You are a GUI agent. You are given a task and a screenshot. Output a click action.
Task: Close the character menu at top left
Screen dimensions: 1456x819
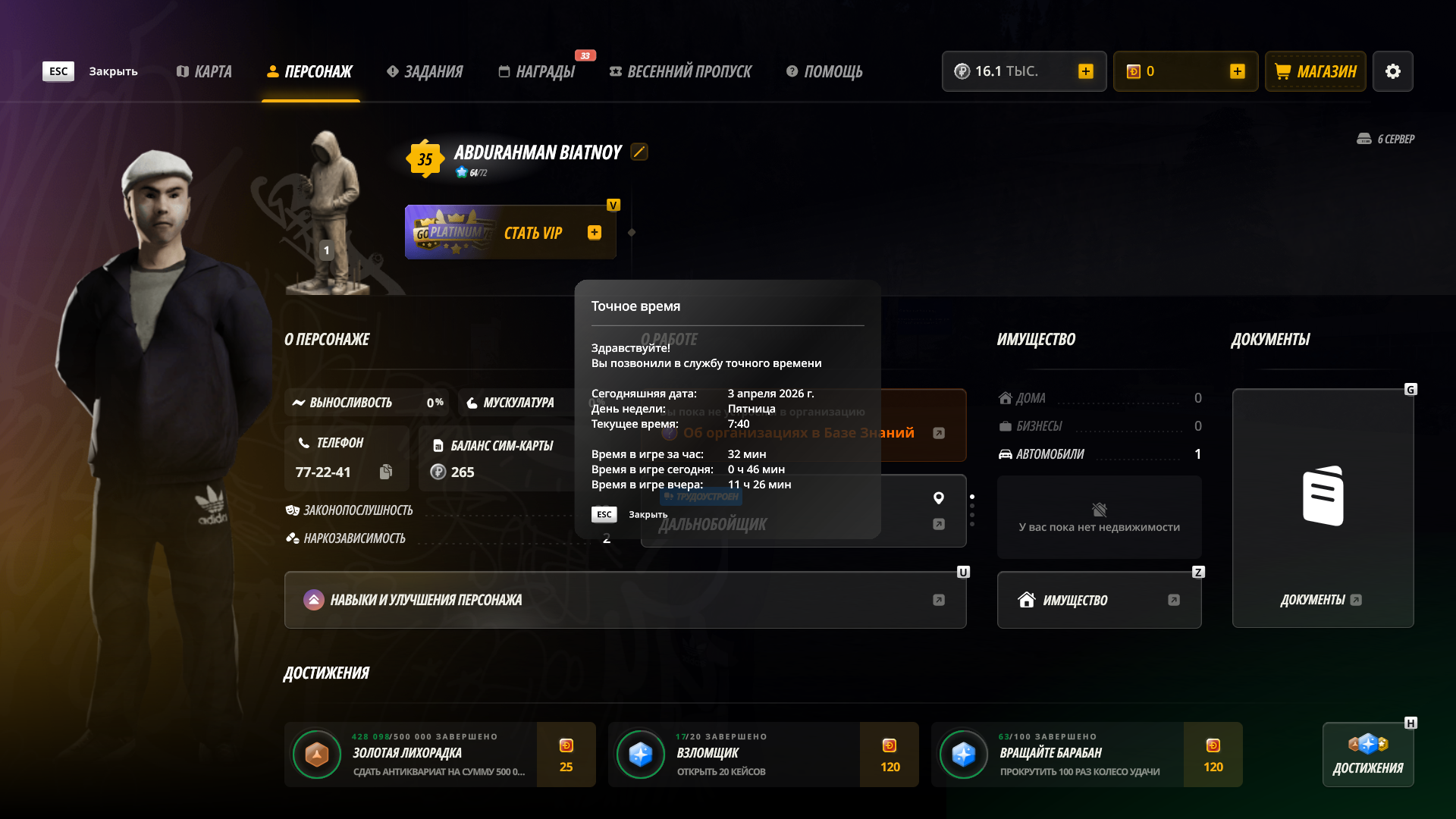point(58,71)
